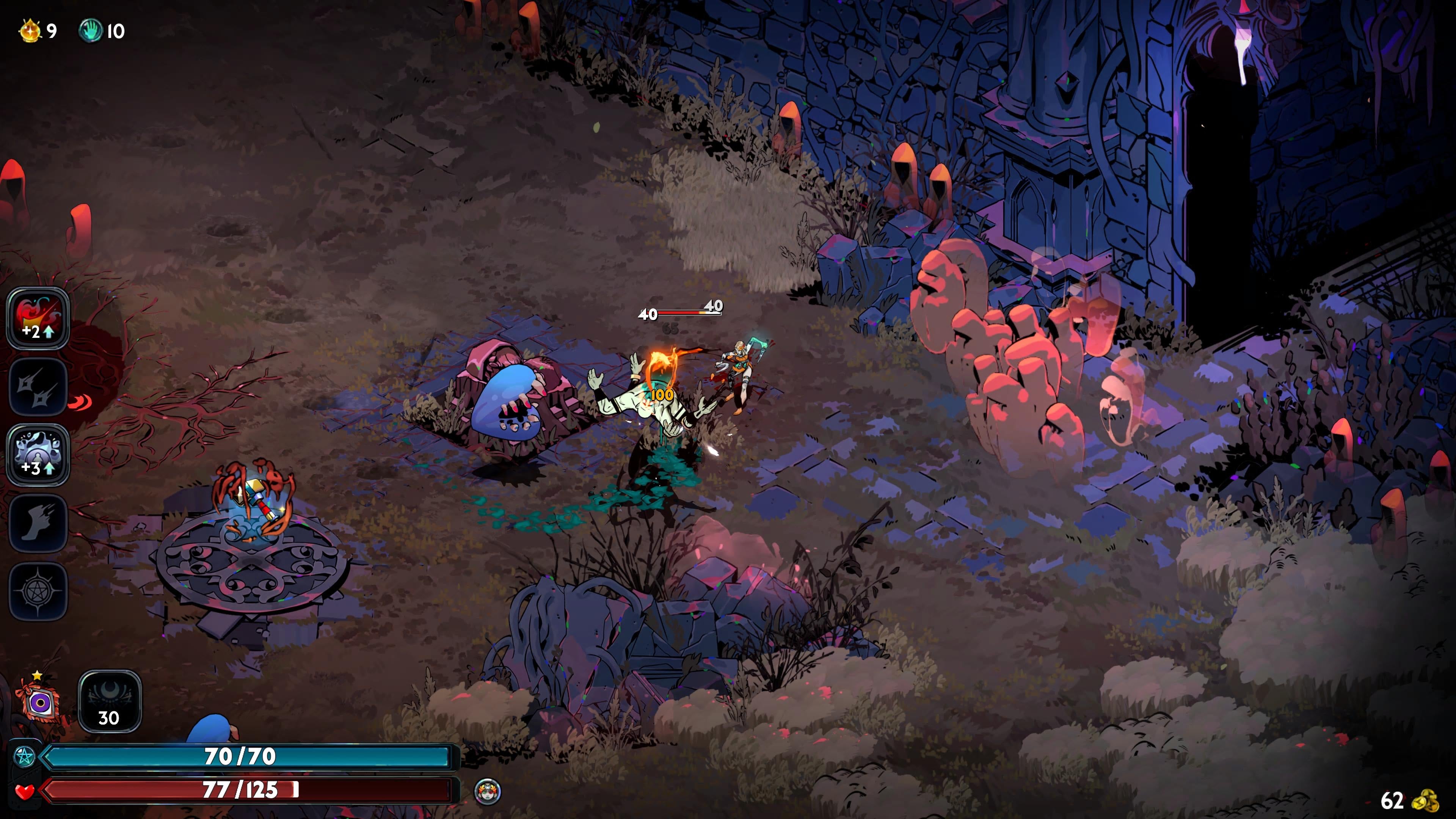Open the Magick slot with pentagram icon
Viewport: 1456px width, 819px height.
[37, 591]
